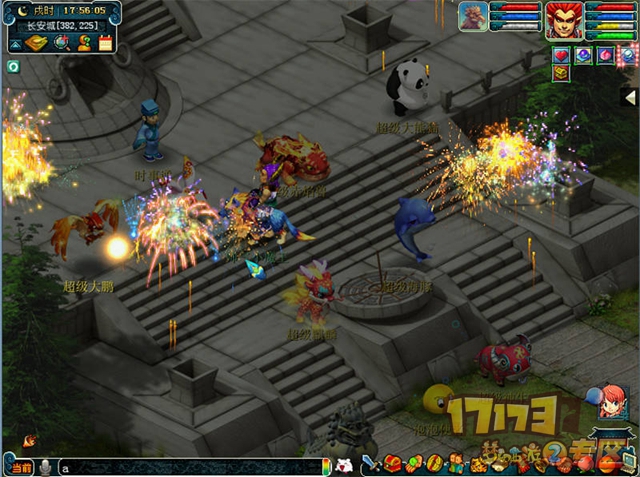The width and height of the screenshot is (640, 477).
Task: Open the gold map scroll icon
Action: pyautogui.click(x=36, y=42)
